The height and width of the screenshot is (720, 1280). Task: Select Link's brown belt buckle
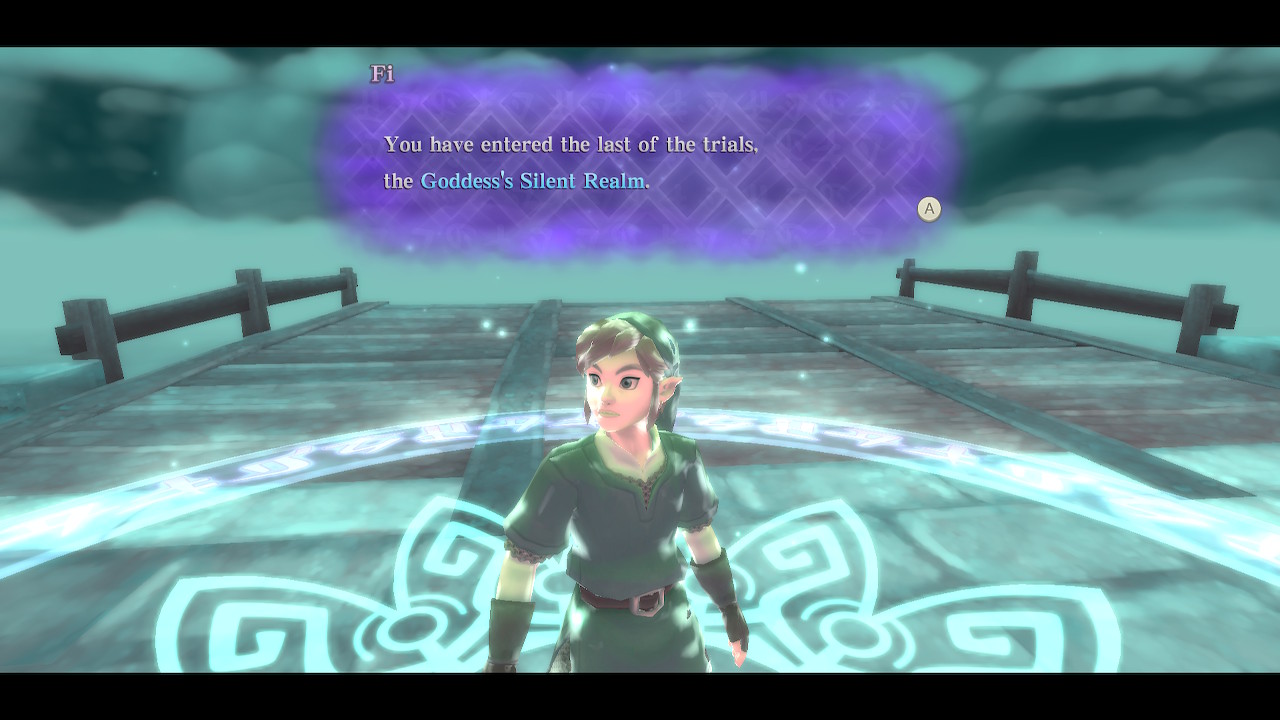tap(645, 601)
